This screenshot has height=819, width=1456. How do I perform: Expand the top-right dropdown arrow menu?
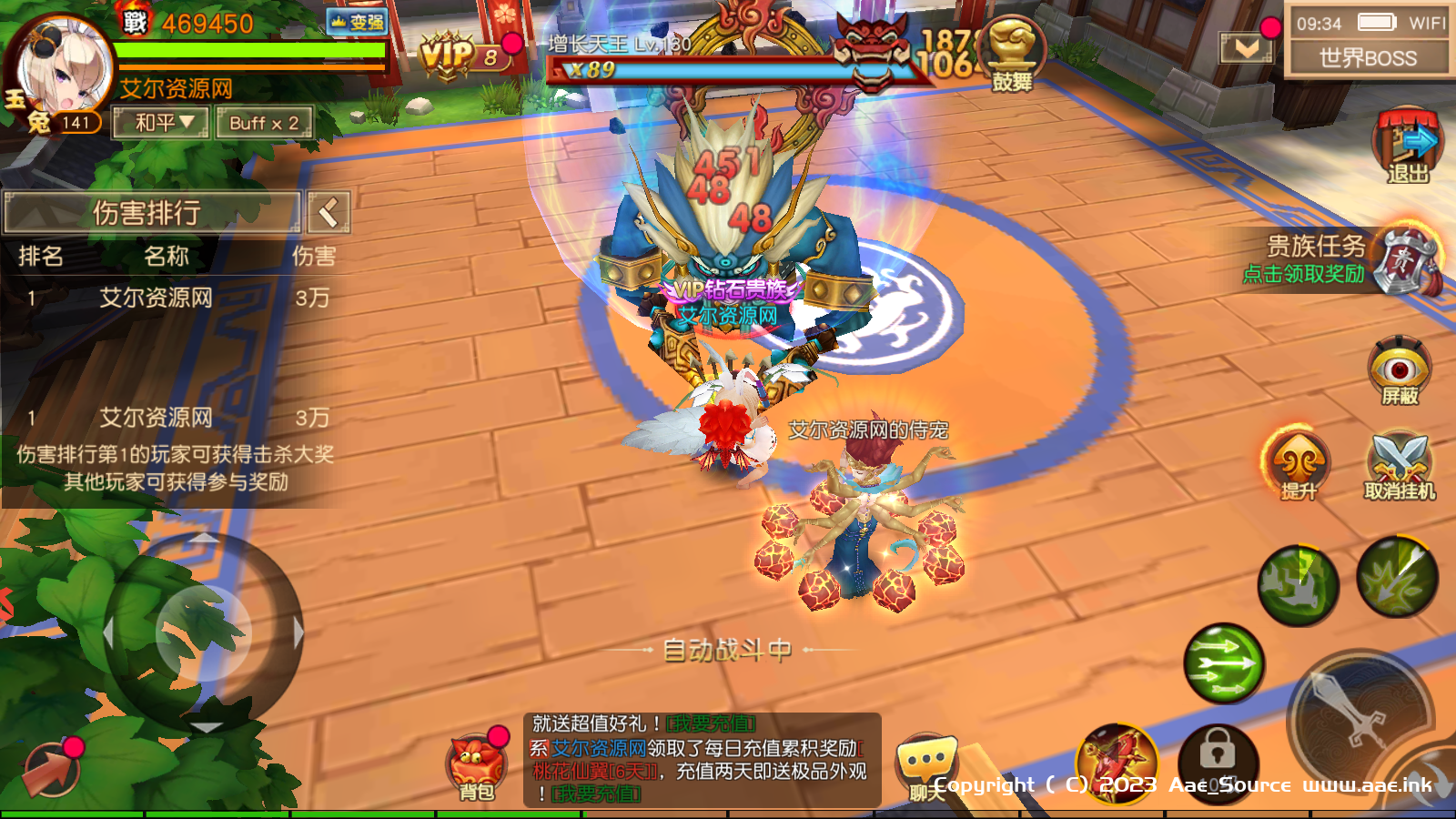1246,47
